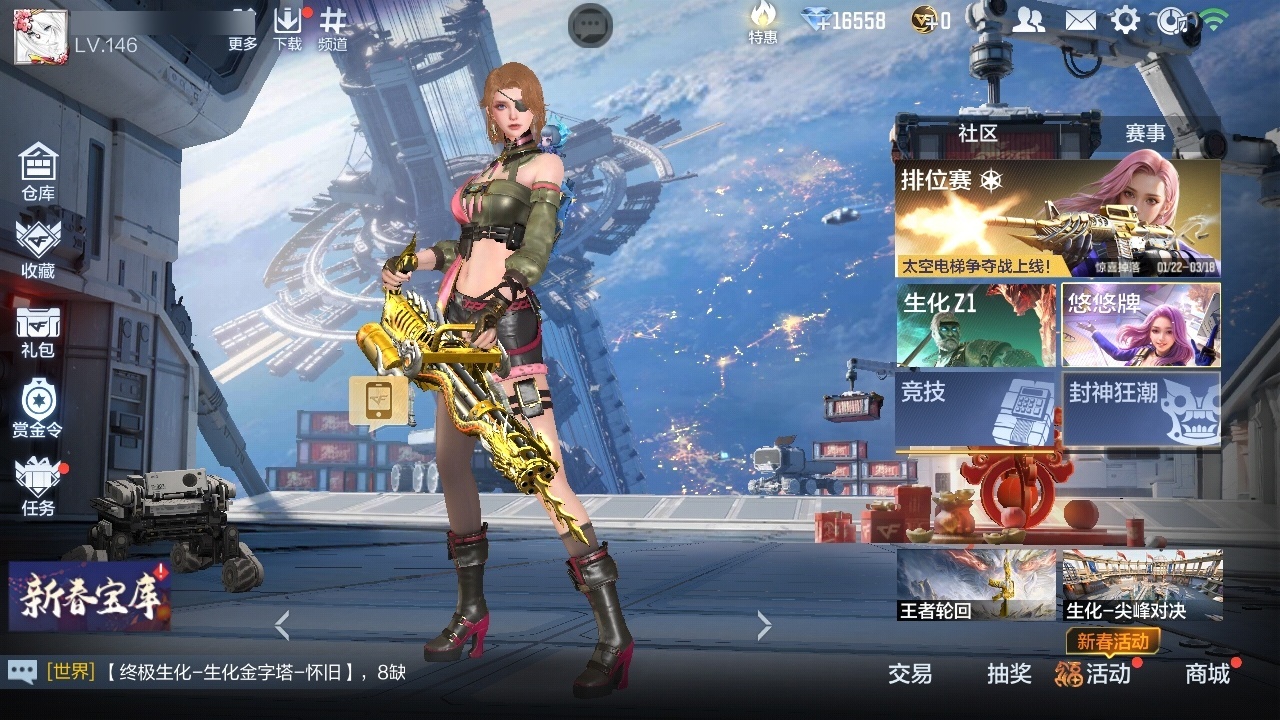The height and width of the screenshot is (720, 1280).
Task: Select the 排位赛 ranked match banner
Action: pos(1057,220)
